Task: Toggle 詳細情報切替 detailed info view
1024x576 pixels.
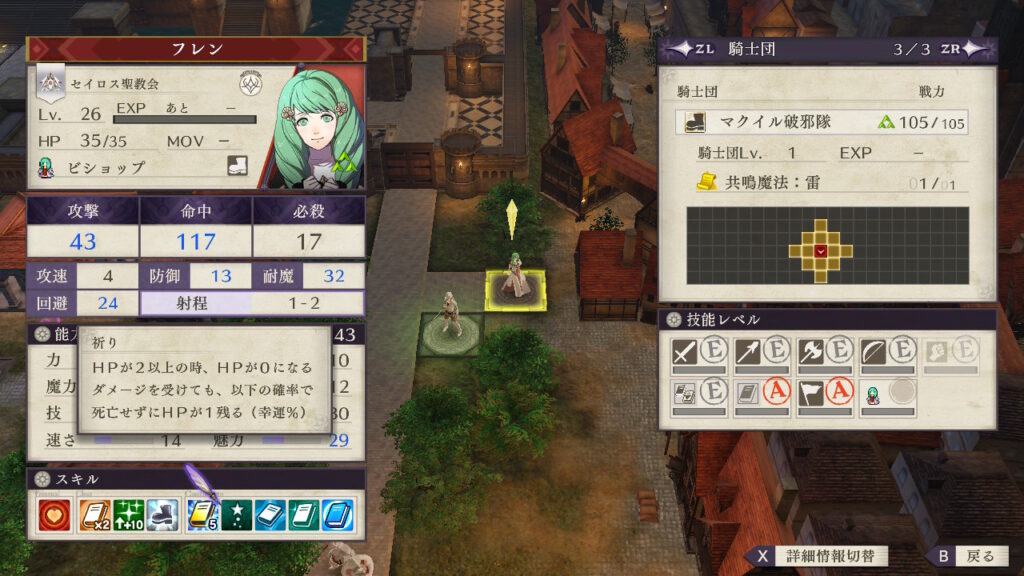Action: click(820, 556)
